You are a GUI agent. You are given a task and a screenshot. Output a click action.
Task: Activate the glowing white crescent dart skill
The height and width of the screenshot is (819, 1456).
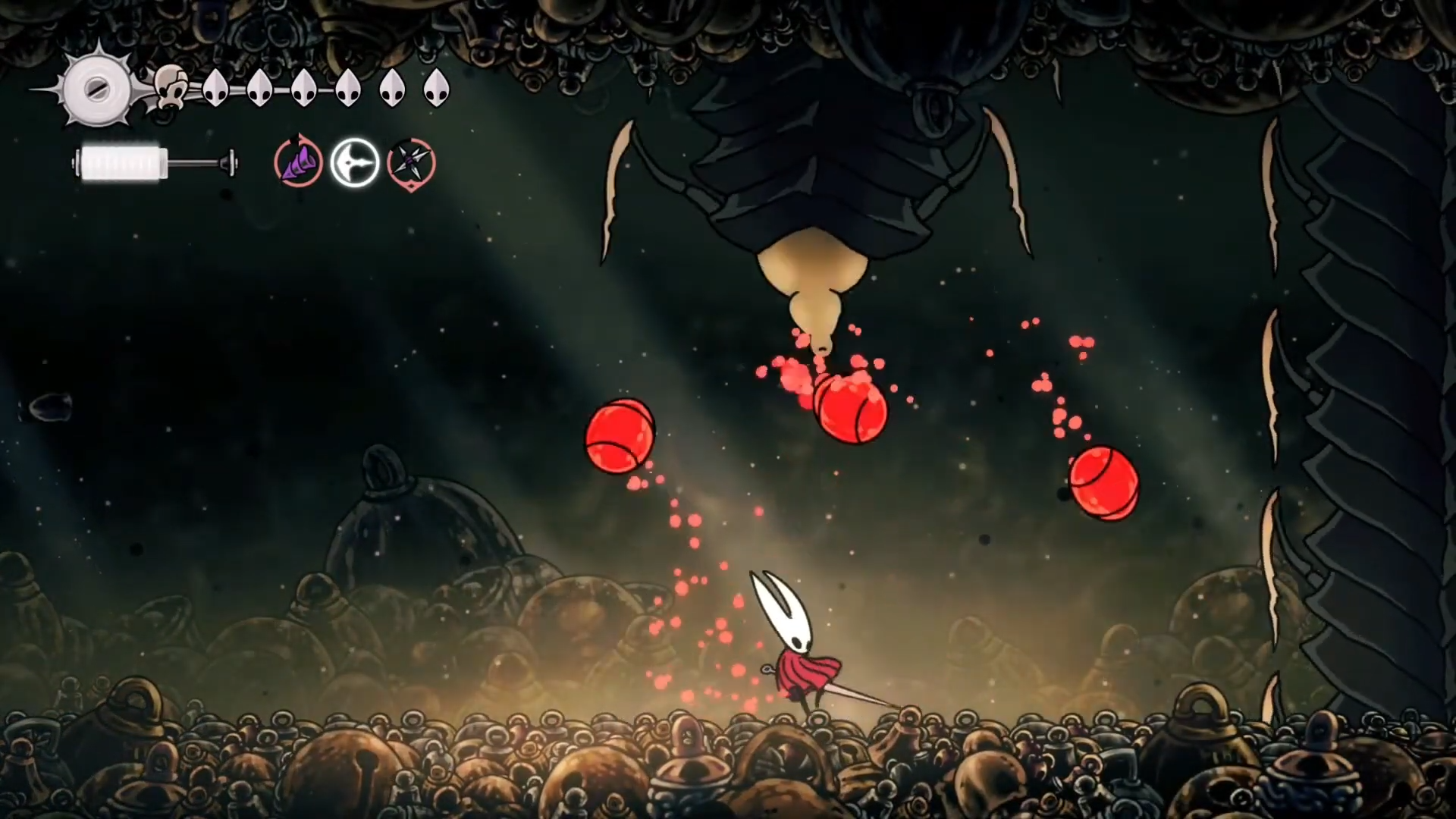tap(355, 162)
